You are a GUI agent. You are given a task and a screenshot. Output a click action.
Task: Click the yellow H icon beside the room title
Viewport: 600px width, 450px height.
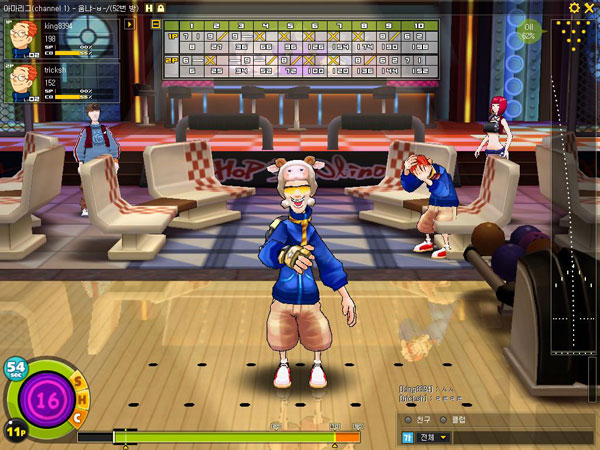coord(149,8)
